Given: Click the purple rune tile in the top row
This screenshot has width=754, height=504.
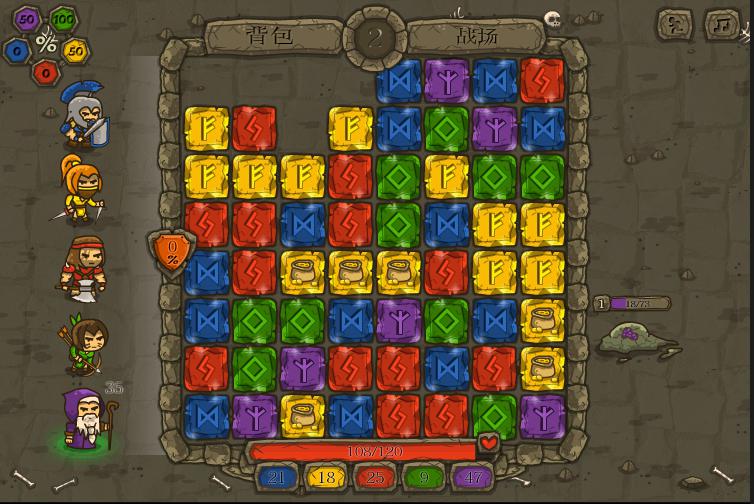Looking at the screenshot, I should click(446, 80).
